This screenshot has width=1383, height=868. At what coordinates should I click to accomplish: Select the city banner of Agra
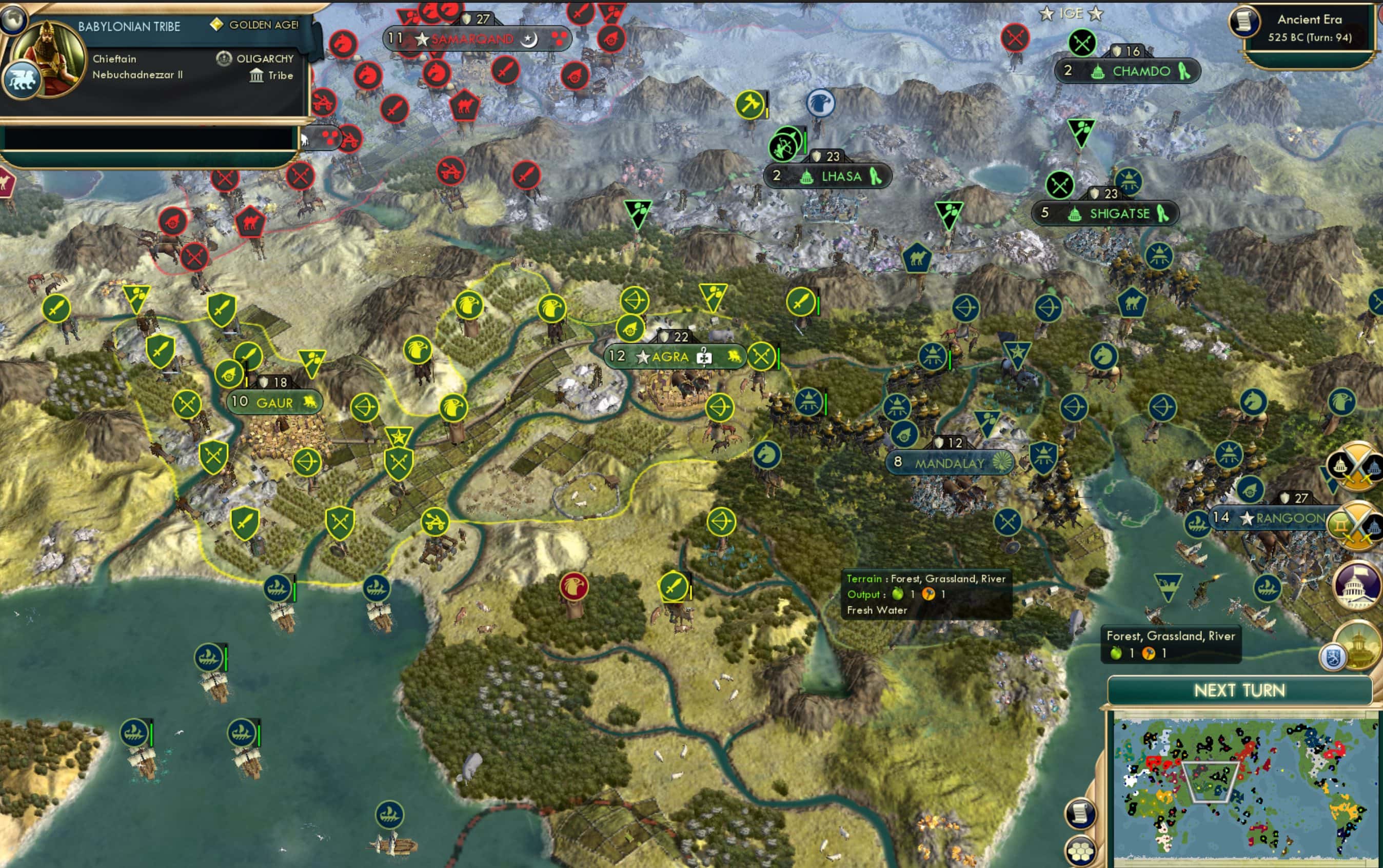tap(674, 357)
